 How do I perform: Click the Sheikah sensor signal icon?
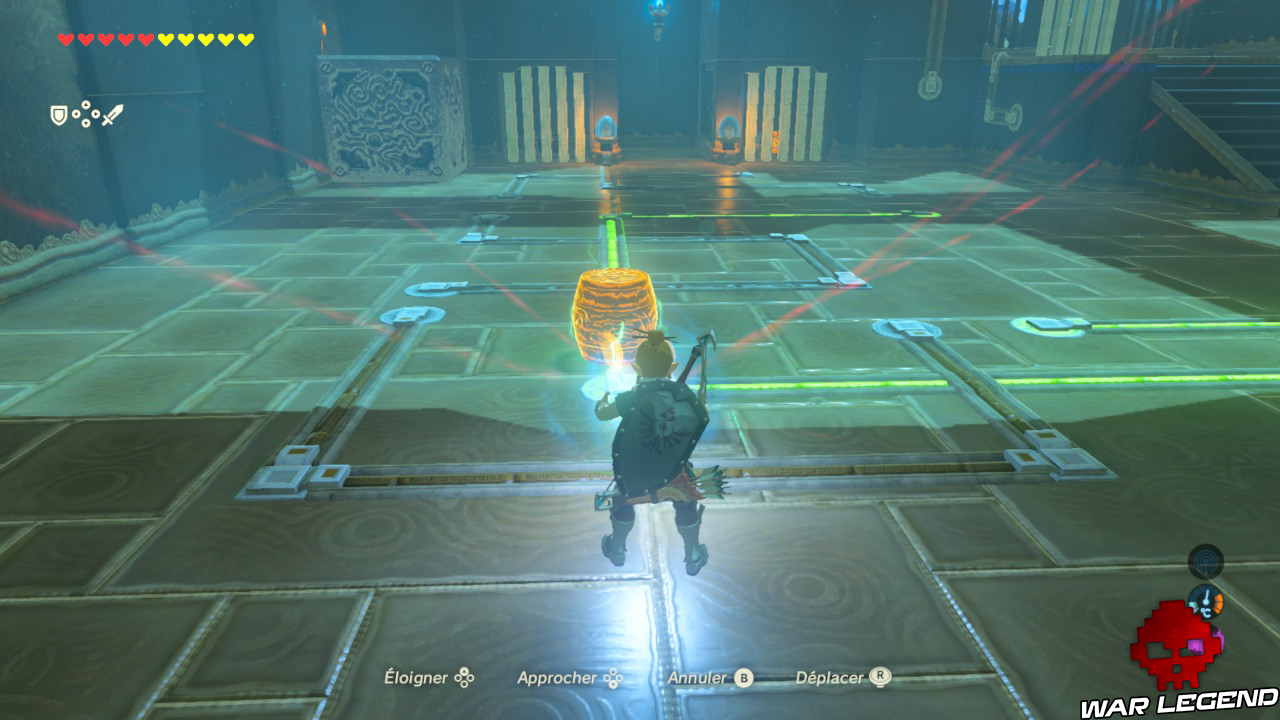(1205, 562)
